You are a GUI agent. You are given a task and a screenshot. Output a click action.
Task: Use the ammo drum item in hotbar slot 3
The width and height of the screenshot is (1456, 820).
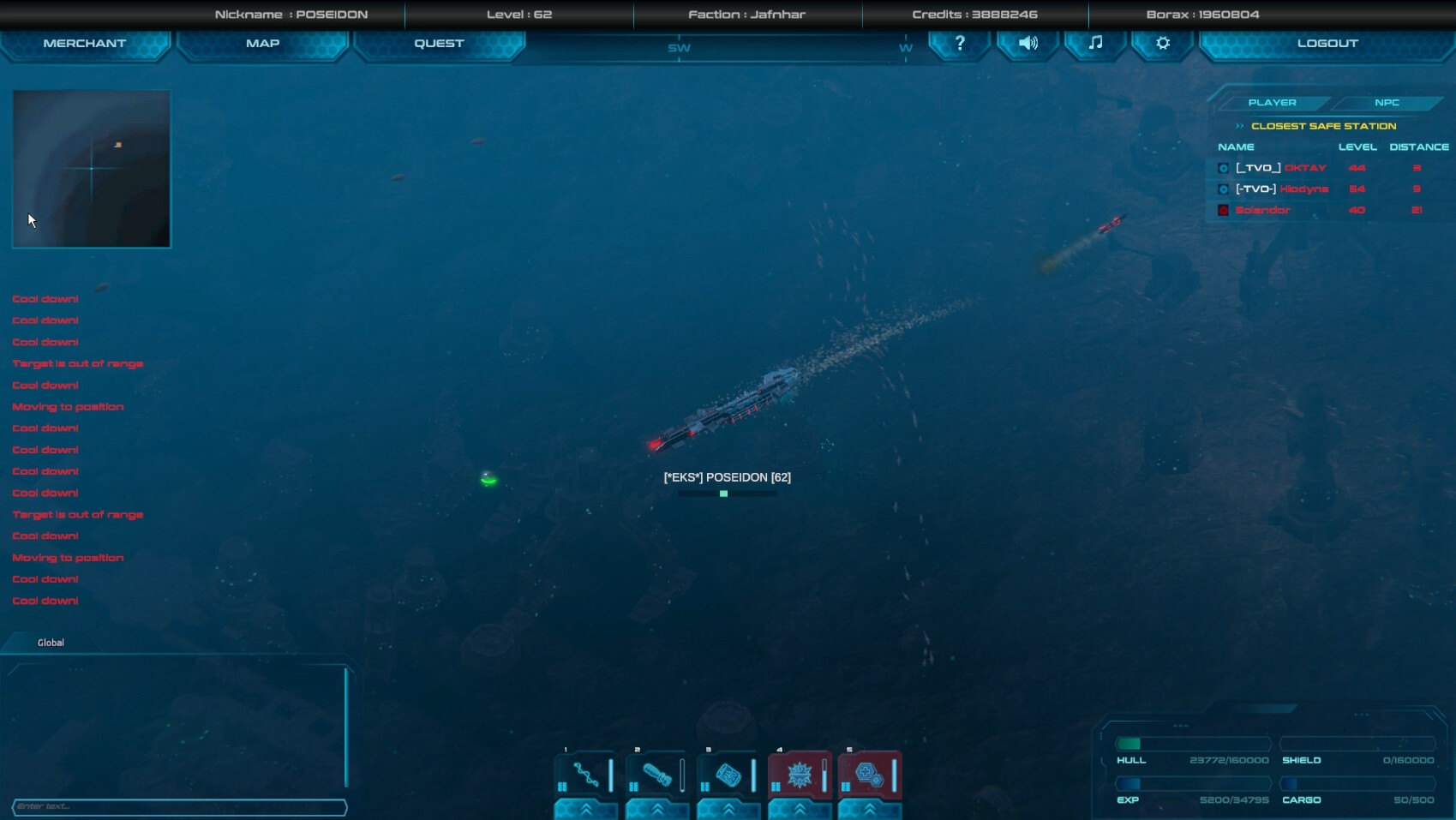(728, 774)
